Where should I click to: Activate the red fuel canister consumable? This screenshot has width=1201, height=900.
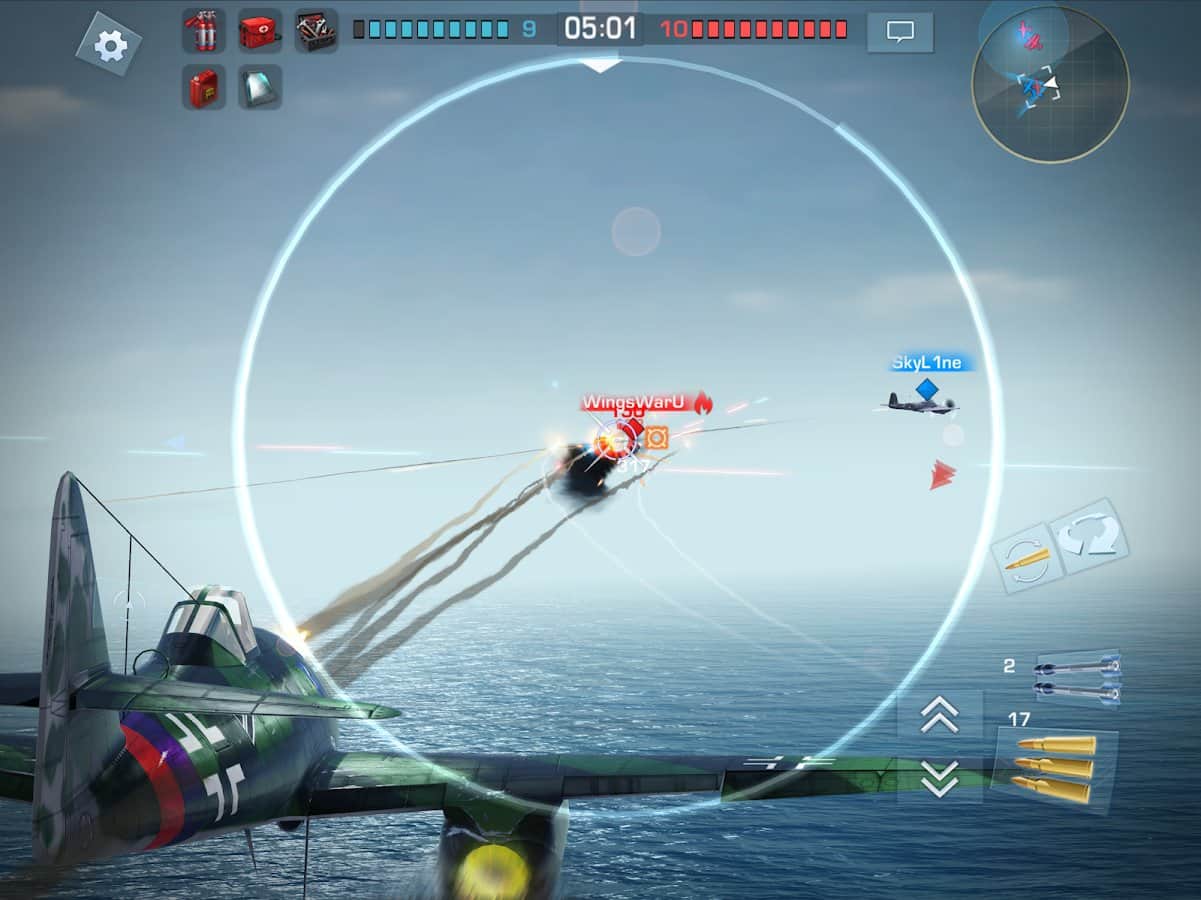[203, 87]
